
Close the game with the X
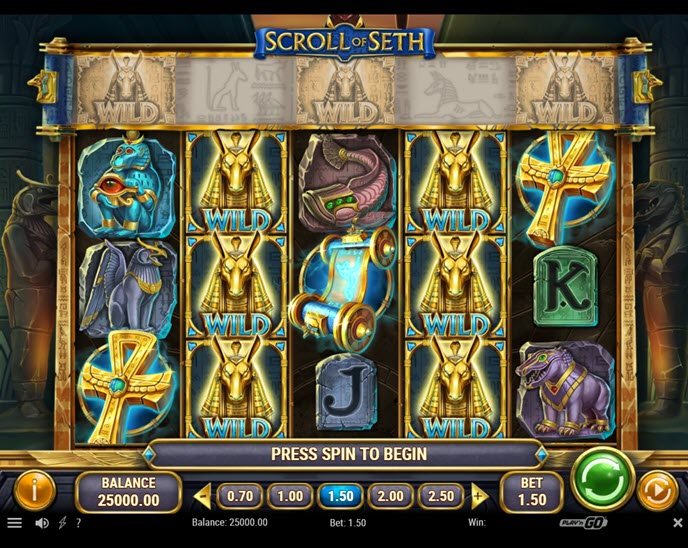[x=677, y=522]
